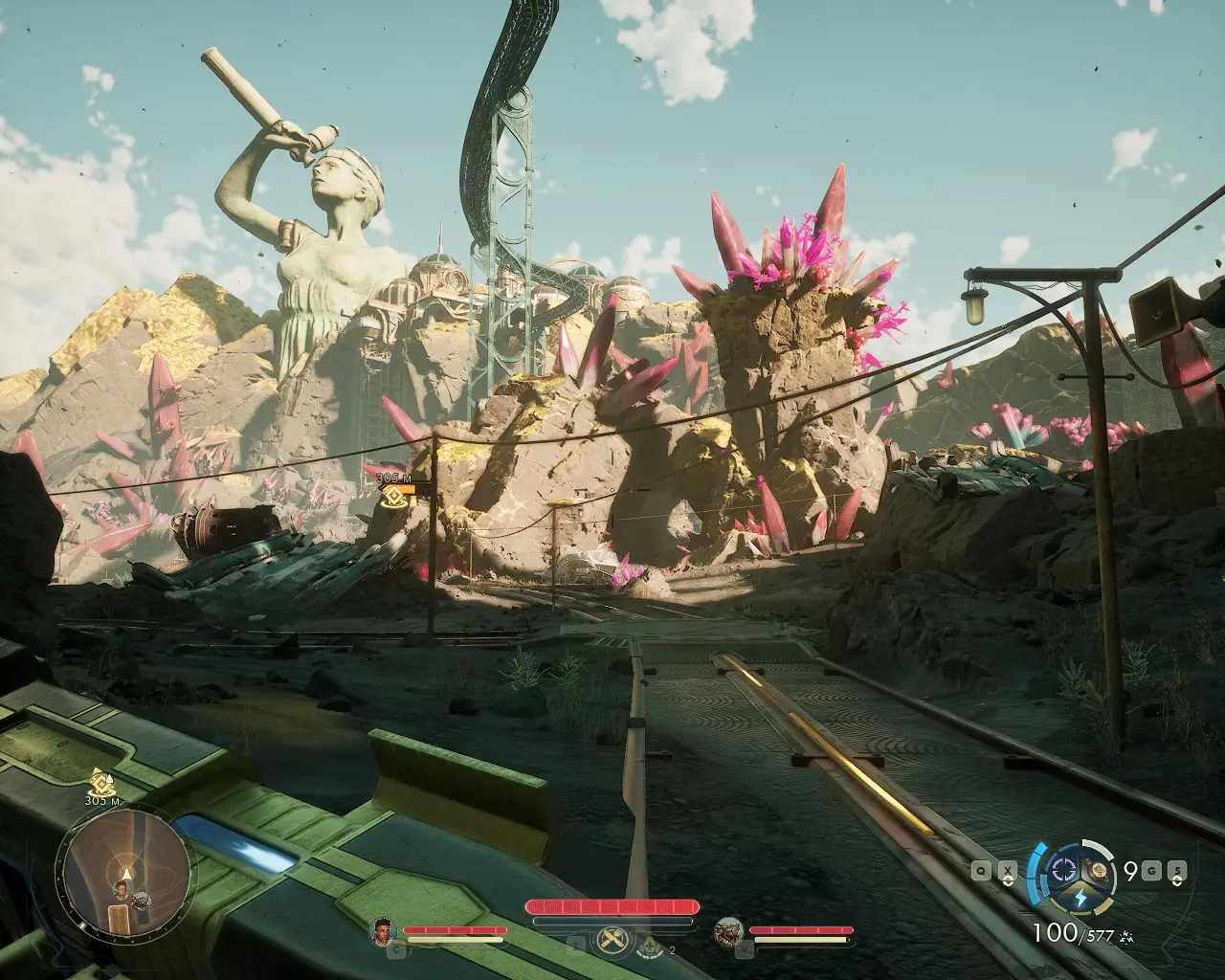This screenshot has width=1225, height=980.
Task: Select the creature companion portrait
Action: (729, 929)
